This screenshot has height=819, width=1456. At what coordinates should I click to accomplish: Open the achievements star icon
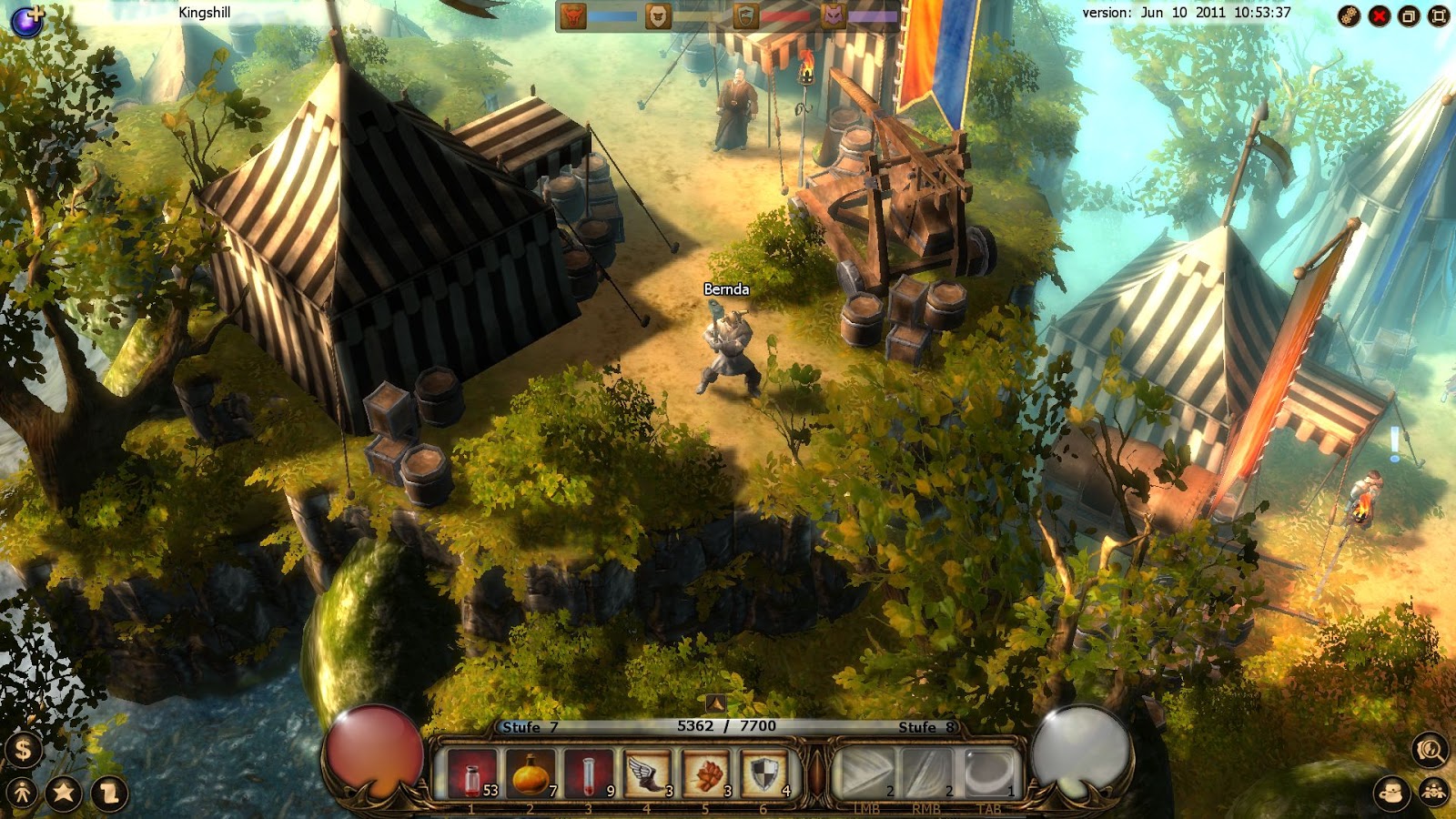pos(63,792)
